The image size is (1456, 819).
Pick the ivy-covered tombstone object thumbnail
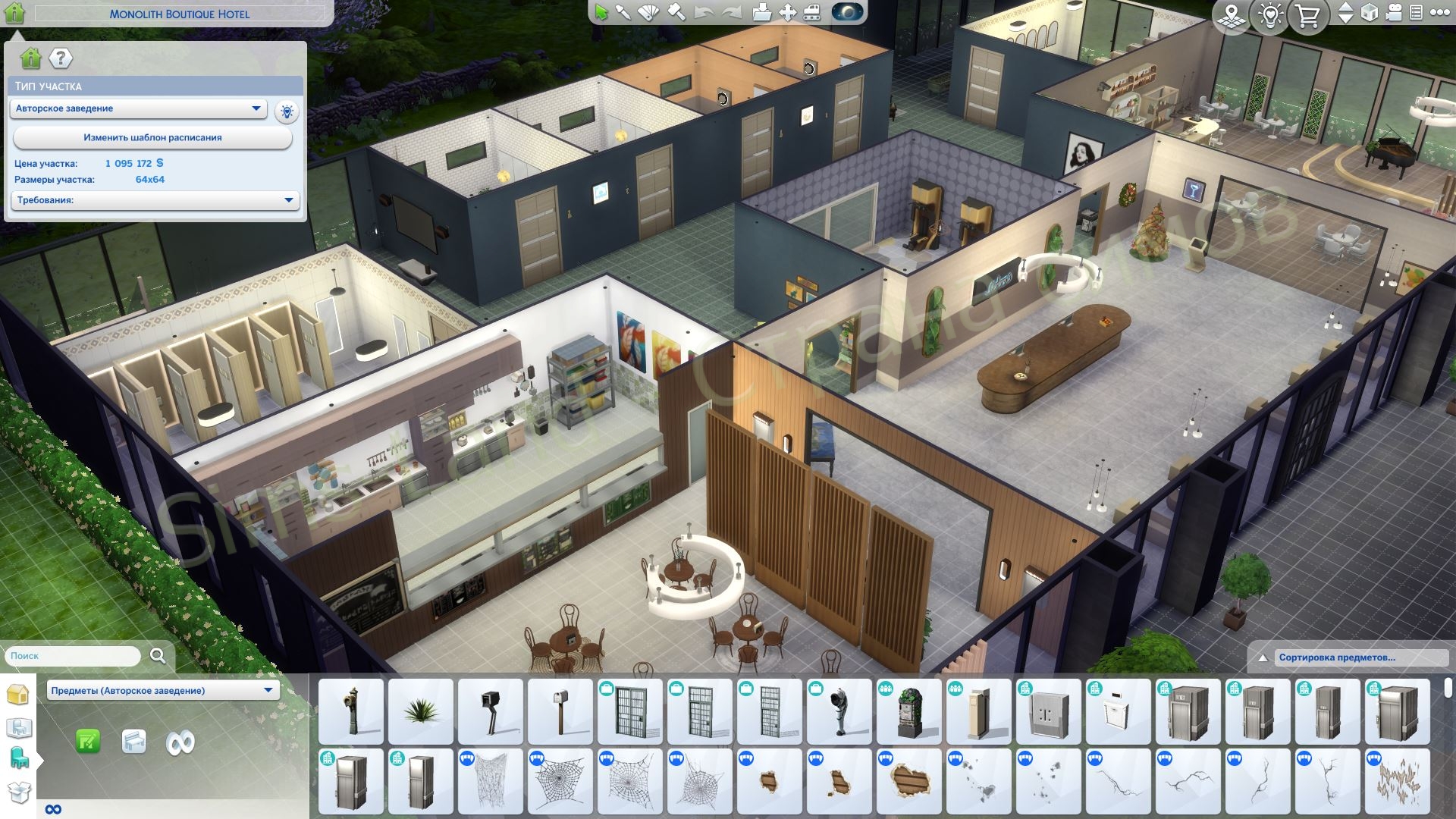click(x=908, y=711)
